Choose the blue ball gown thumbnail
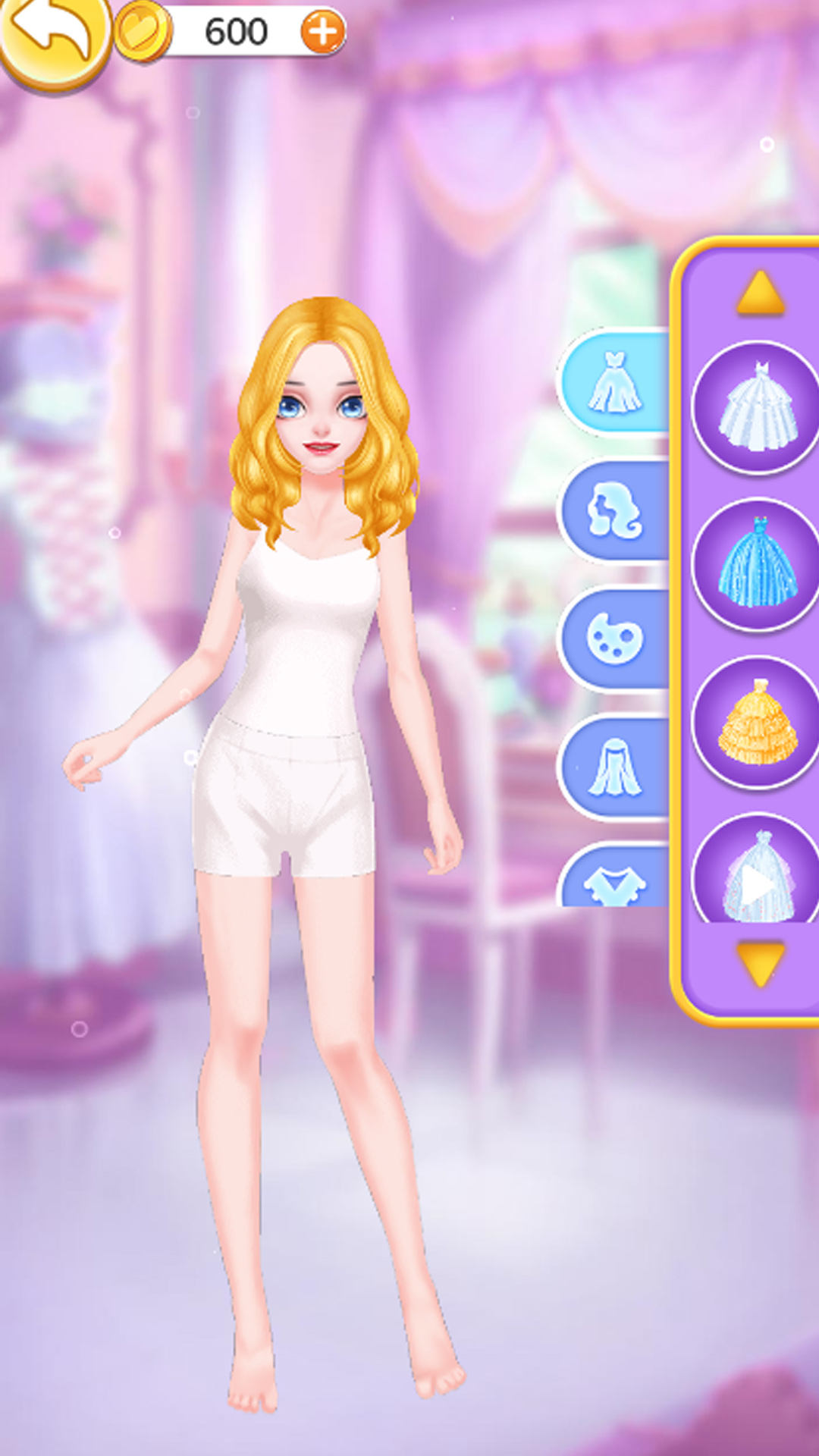 (757, 563)
